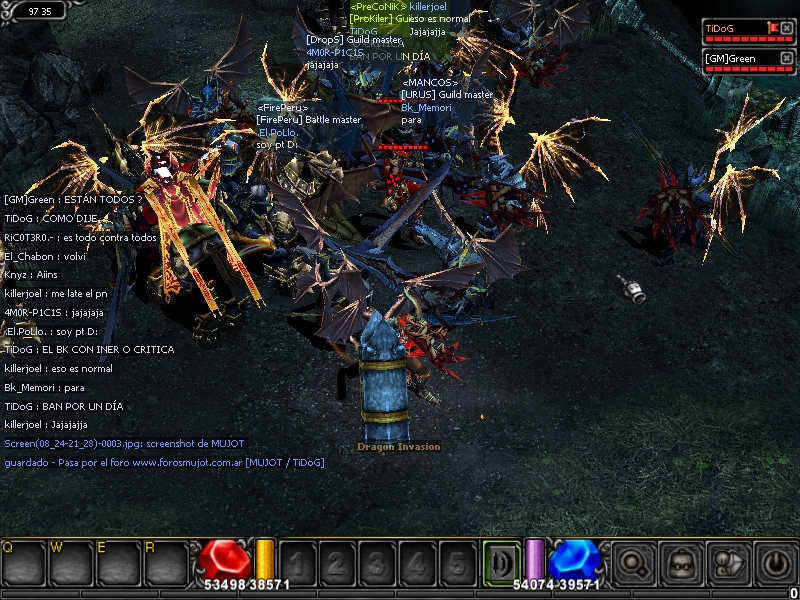Select the W item hotkey slot
Image resolution: width=800 pixels, height=600 pixels.
coord(69,563)
